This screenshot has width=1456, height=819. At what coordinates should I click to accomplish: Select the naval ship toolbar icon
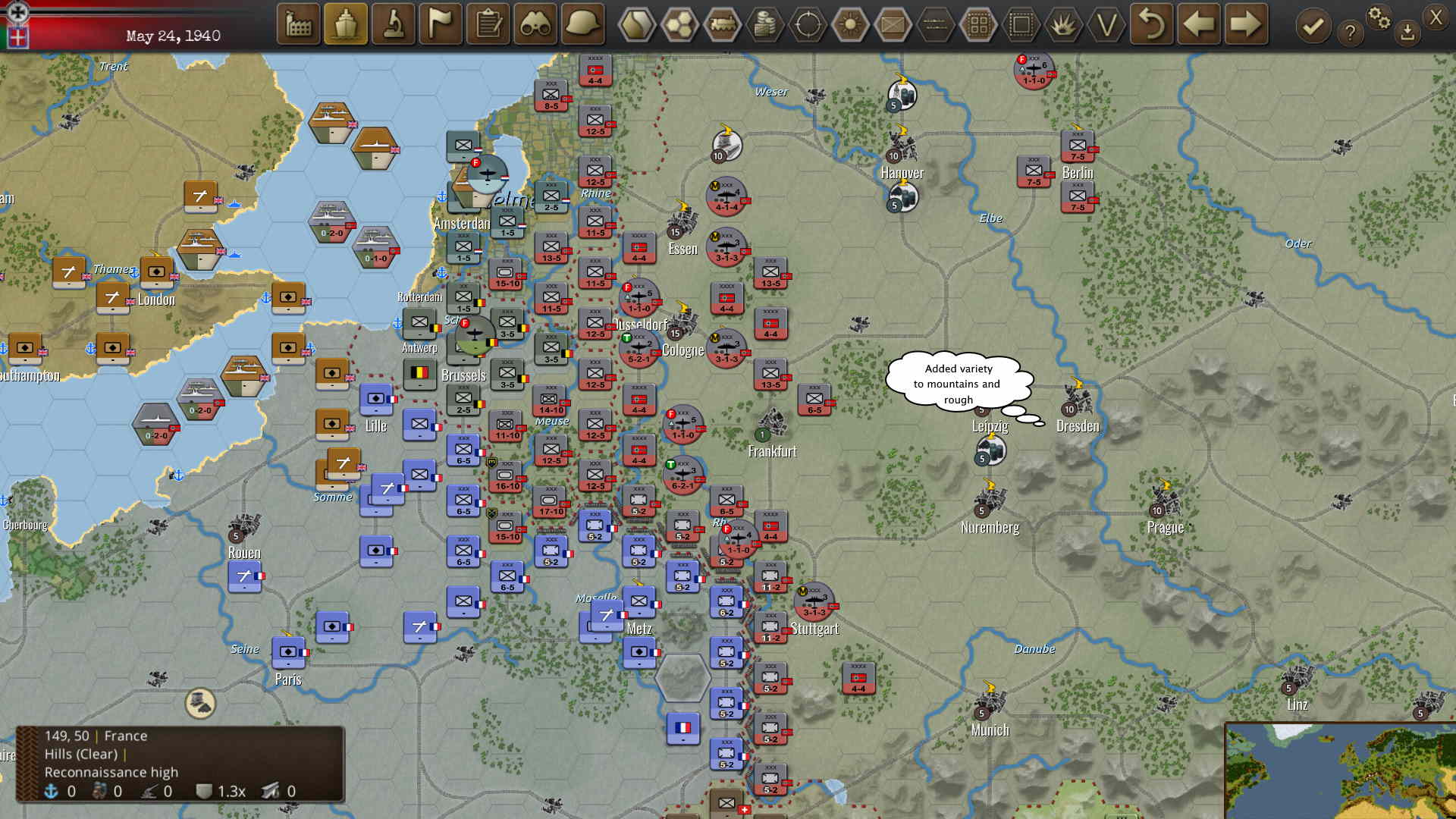346,25
